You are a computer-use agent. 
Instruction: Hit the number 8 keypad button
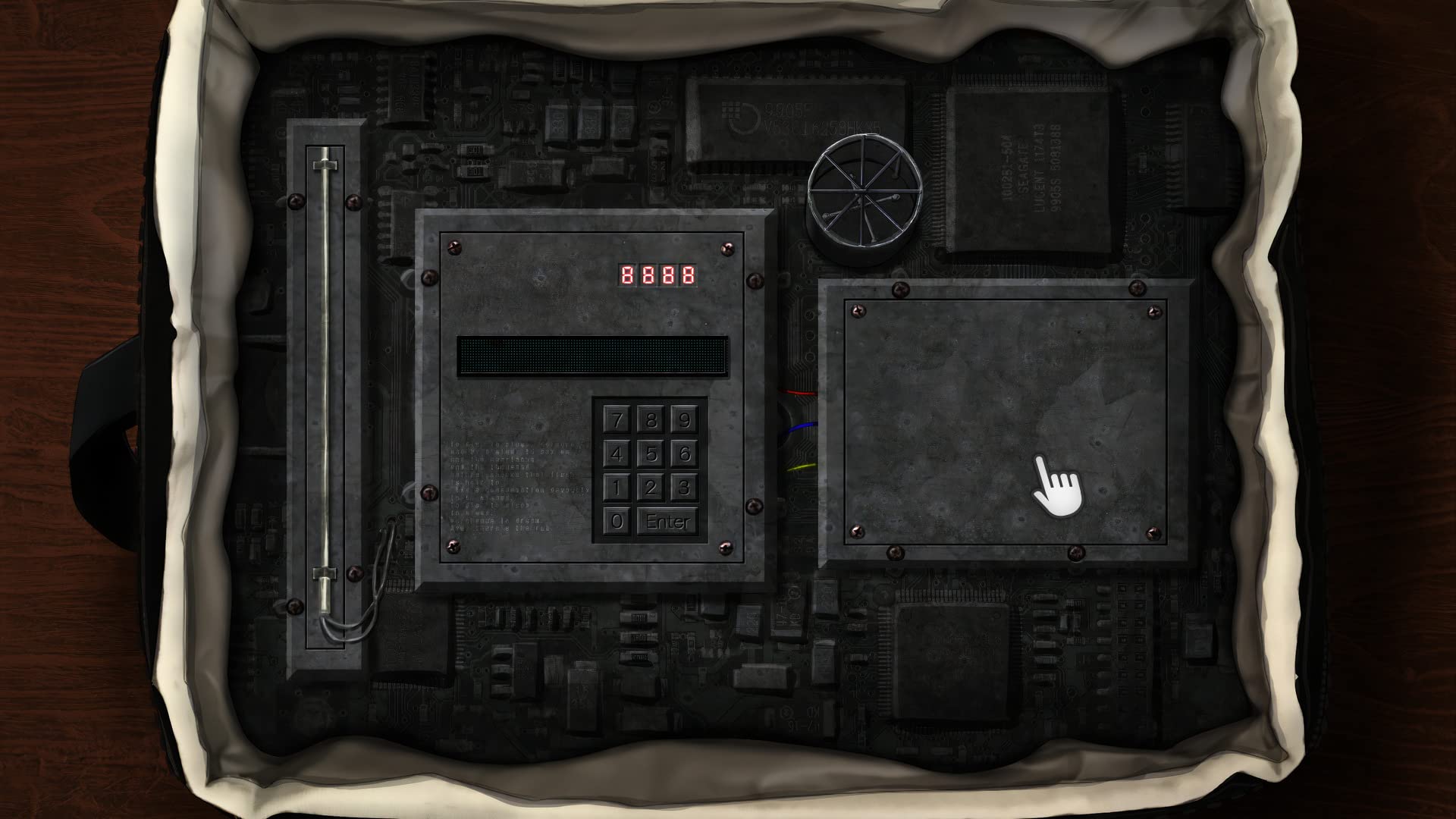pos(651,420)
